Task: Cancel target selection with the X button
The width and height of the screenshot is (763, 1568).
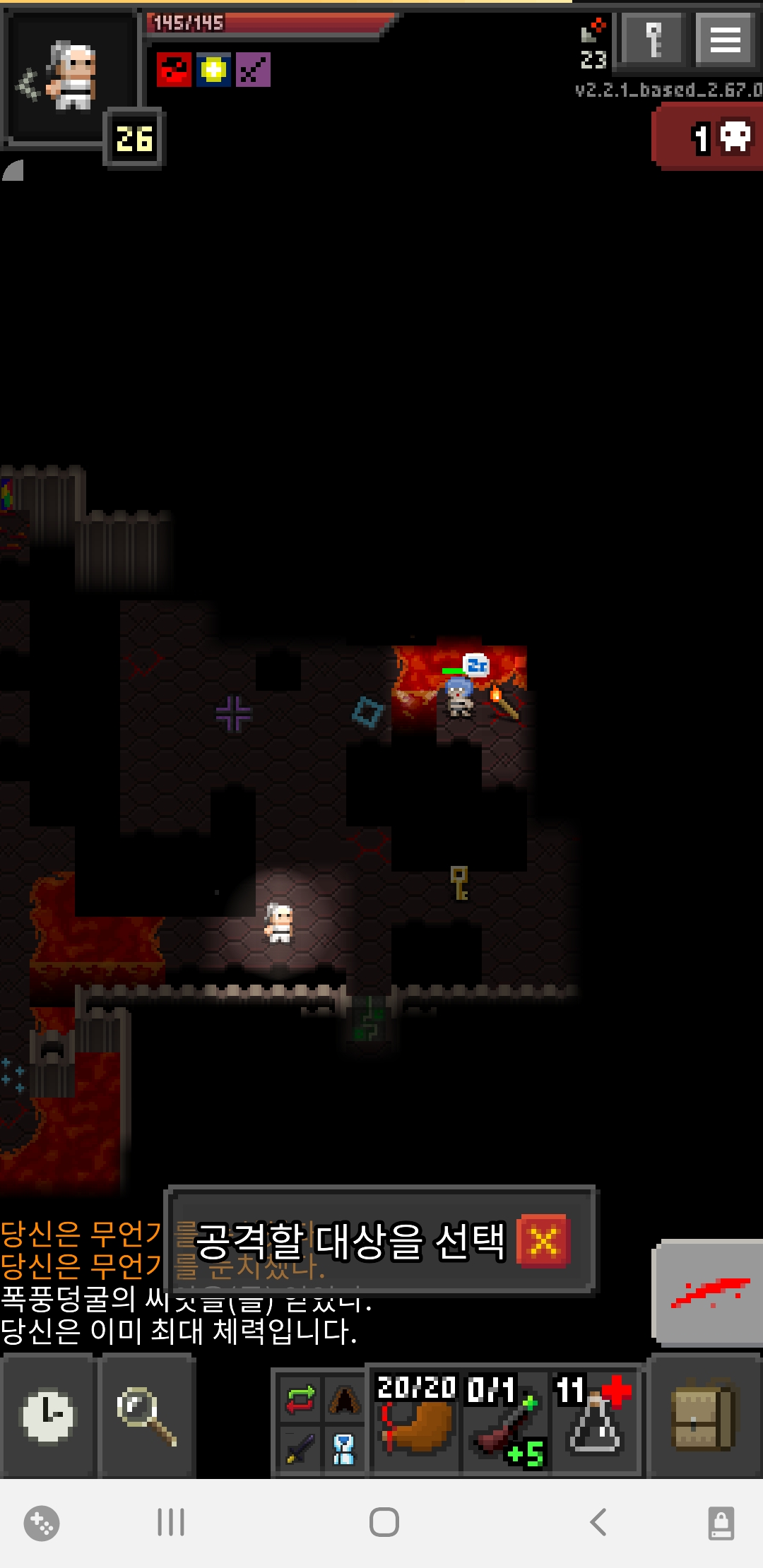Action: pos(543,1241)
